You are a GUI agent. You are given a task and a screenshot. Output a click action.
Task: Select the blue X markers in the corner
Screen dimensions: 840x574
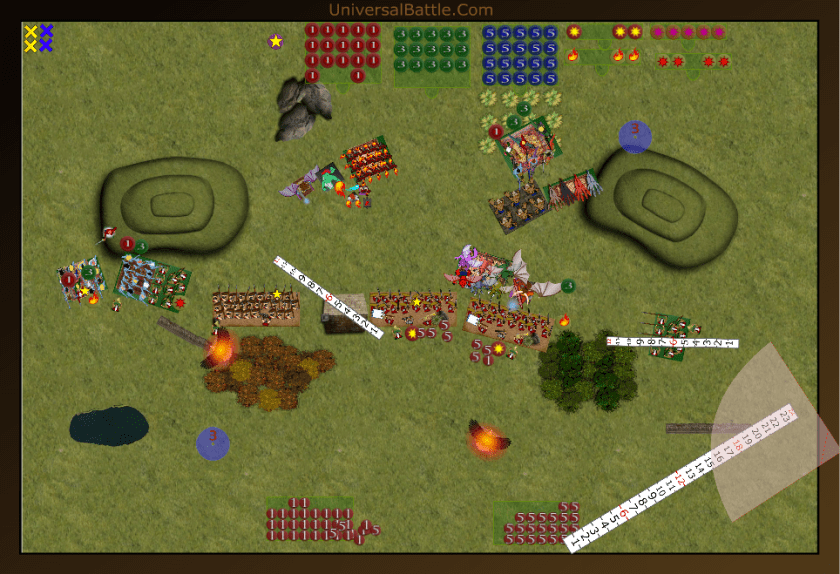(46, 38)
